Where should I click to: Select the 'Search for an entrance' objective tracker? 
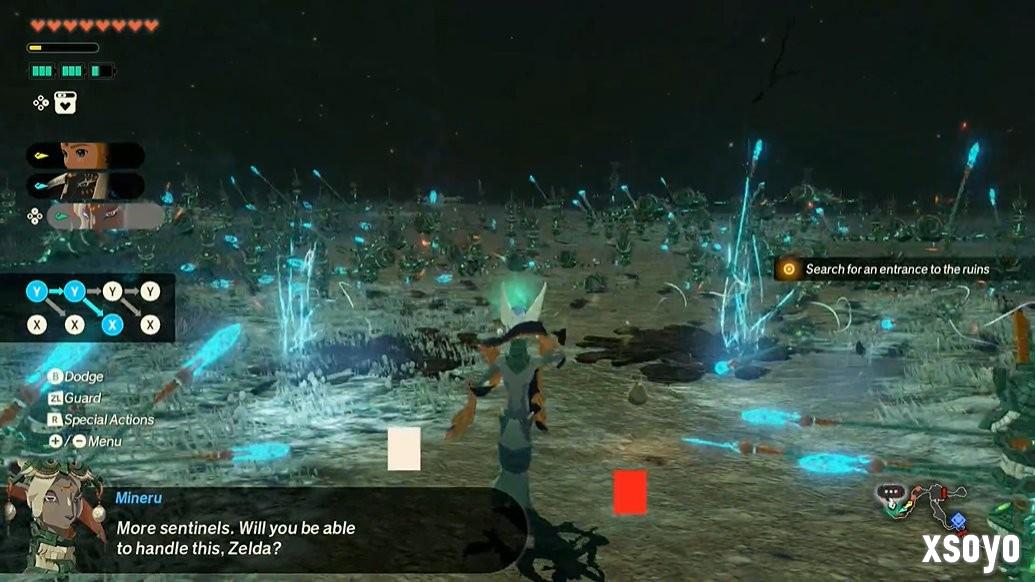(886, 268)
